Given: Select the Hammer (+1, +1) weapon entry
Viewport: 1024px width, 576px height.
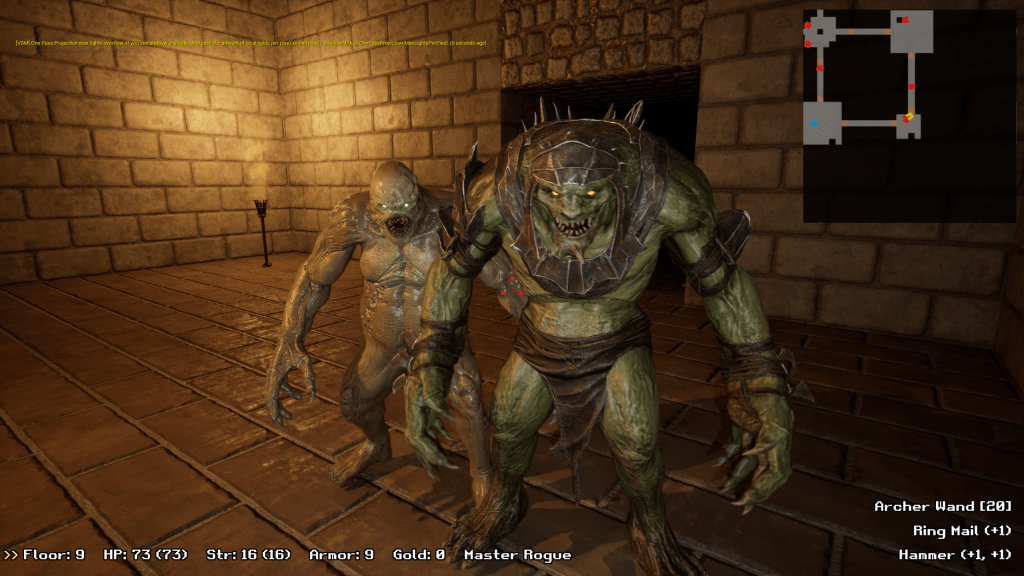Looking at the screenshot, I should [x=955, y=554].
